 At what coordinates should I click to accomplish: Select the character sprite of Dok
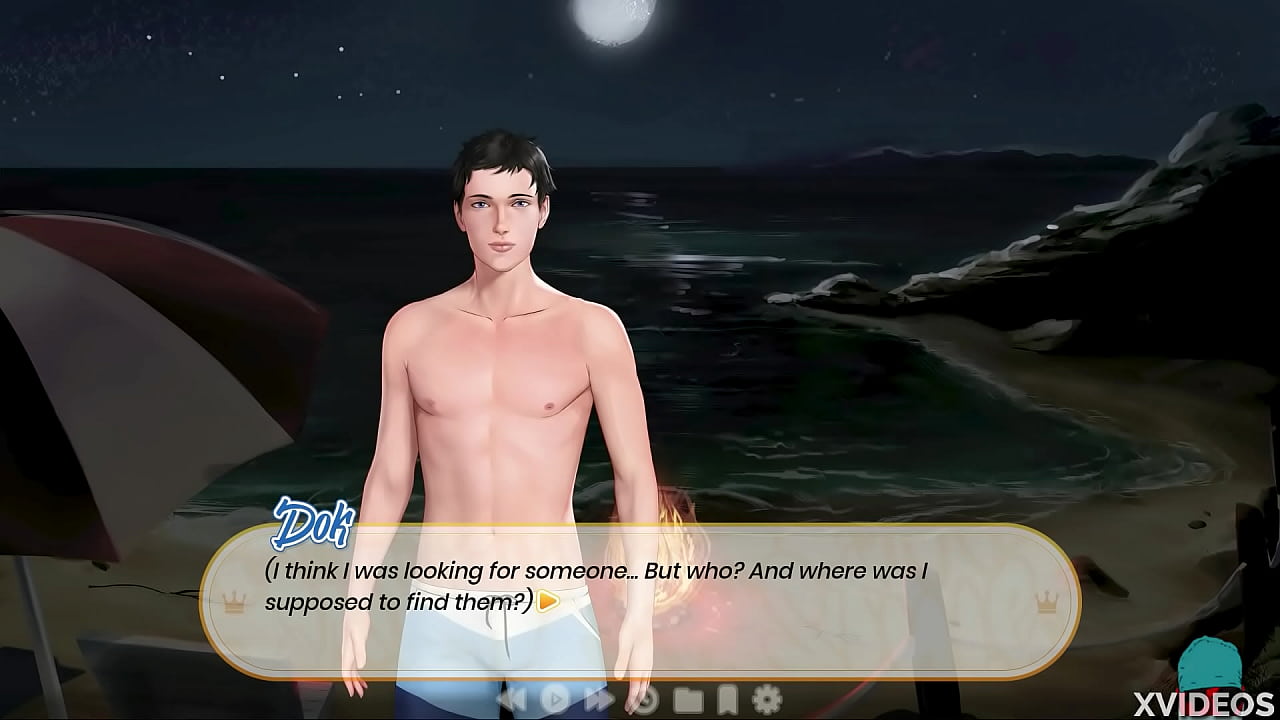tap(500, 350)
